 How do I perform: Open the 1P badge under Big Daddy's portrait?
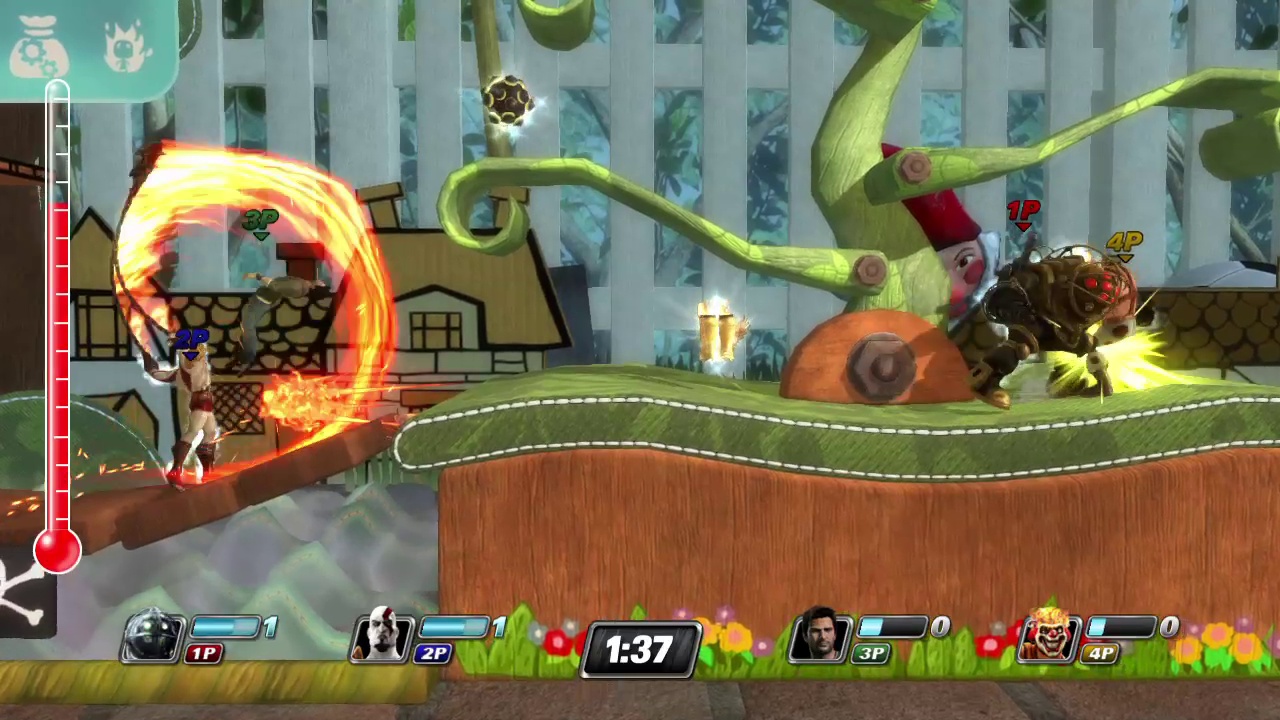[204, 655]
